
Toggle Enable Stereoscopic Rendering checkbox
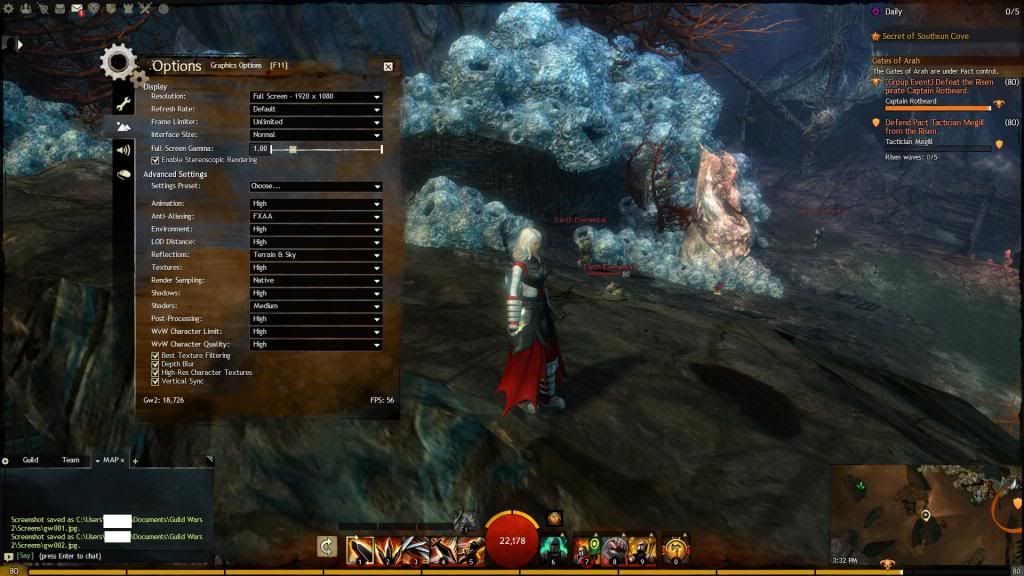pos(155,160)
